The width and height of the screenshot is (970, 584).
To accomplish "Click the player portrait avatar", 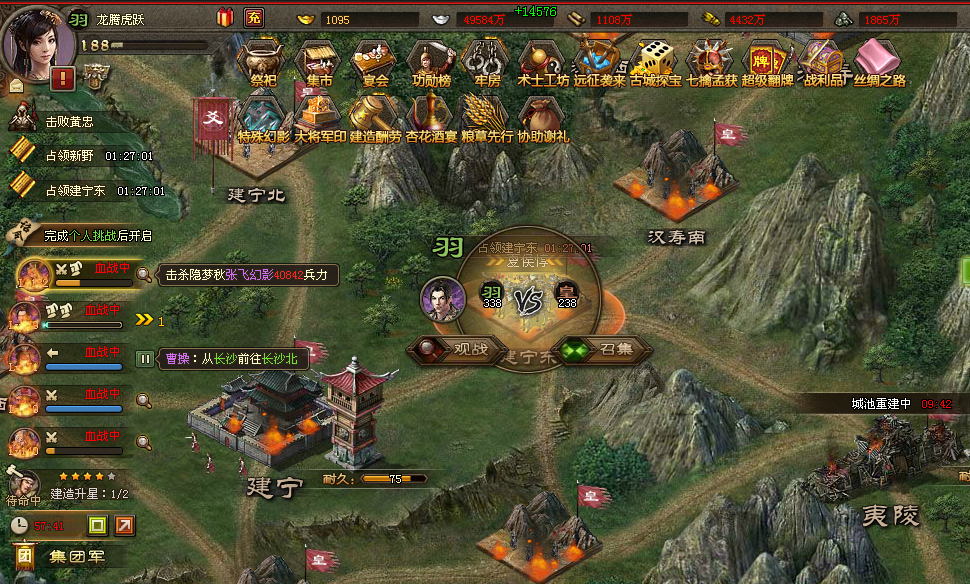I will (x=38, y=38).
